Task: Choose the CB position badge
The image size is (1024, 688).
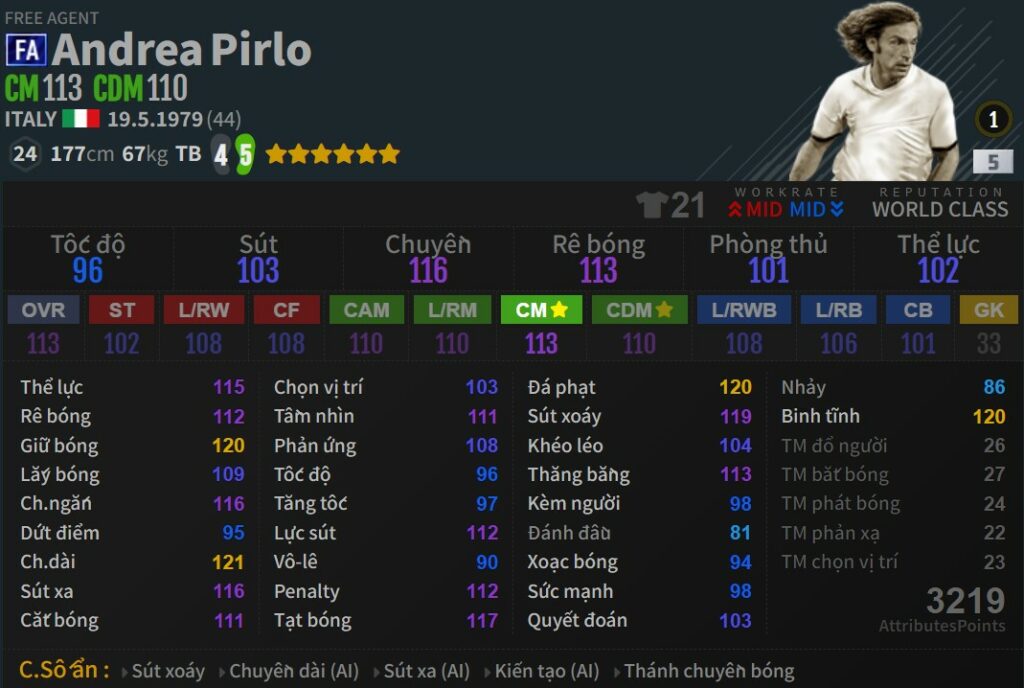Action: pos(917,310)
